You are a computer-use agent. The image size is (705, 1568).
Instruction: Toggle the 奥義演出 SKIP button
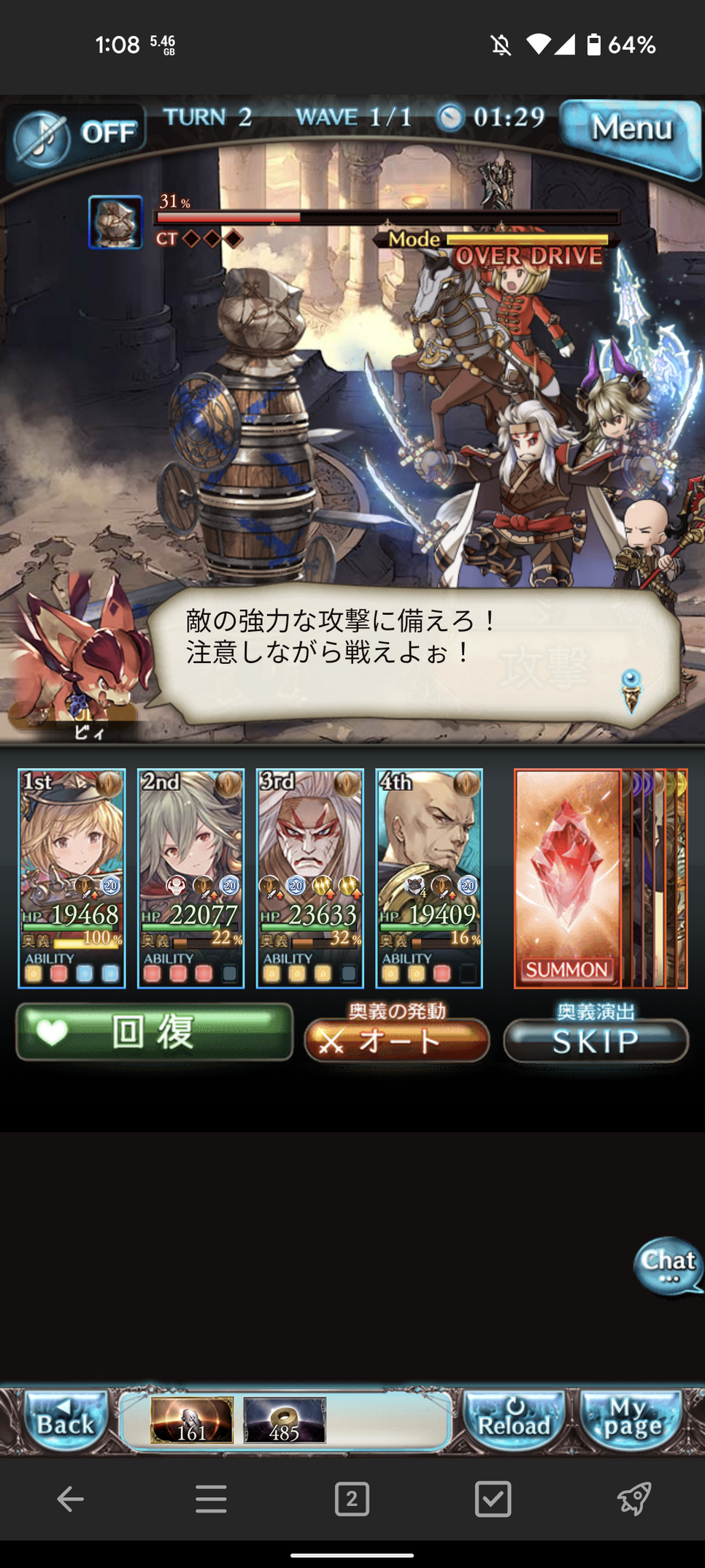[596, 1040]
